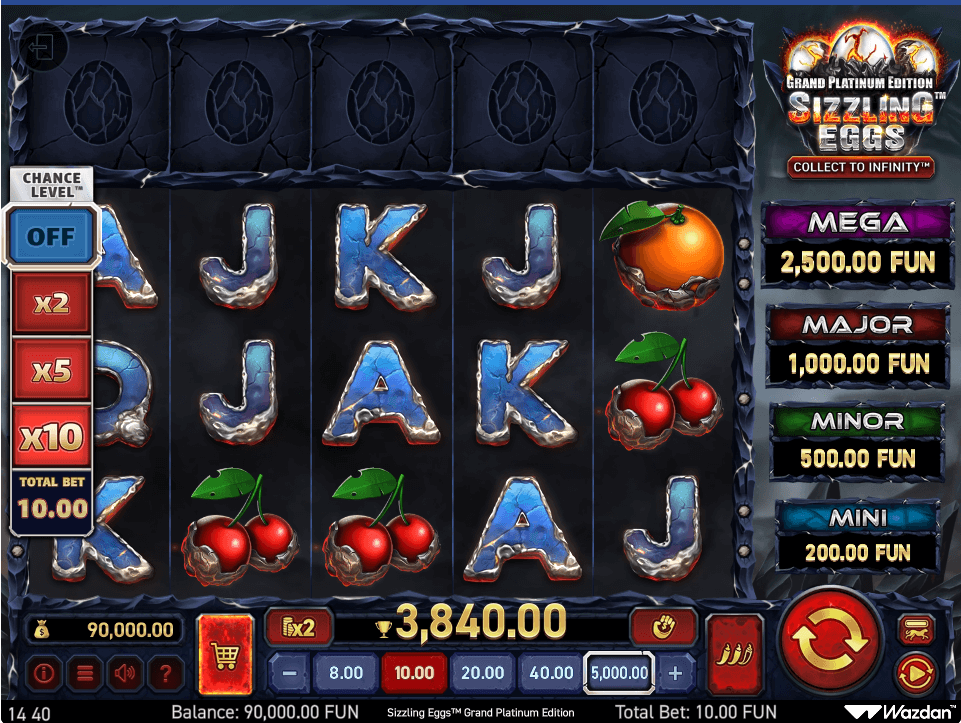961x723 pixels.
Task: Set the bet to 8.00
Action: click(345, 673)
